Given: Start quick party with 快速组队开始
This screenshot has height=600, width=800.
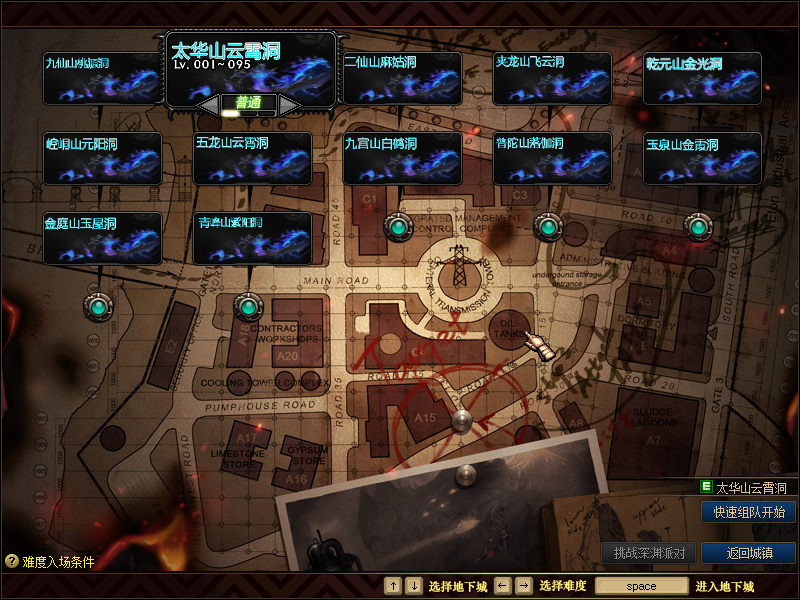Looking at the screenshot, I should tap(748, 512).
